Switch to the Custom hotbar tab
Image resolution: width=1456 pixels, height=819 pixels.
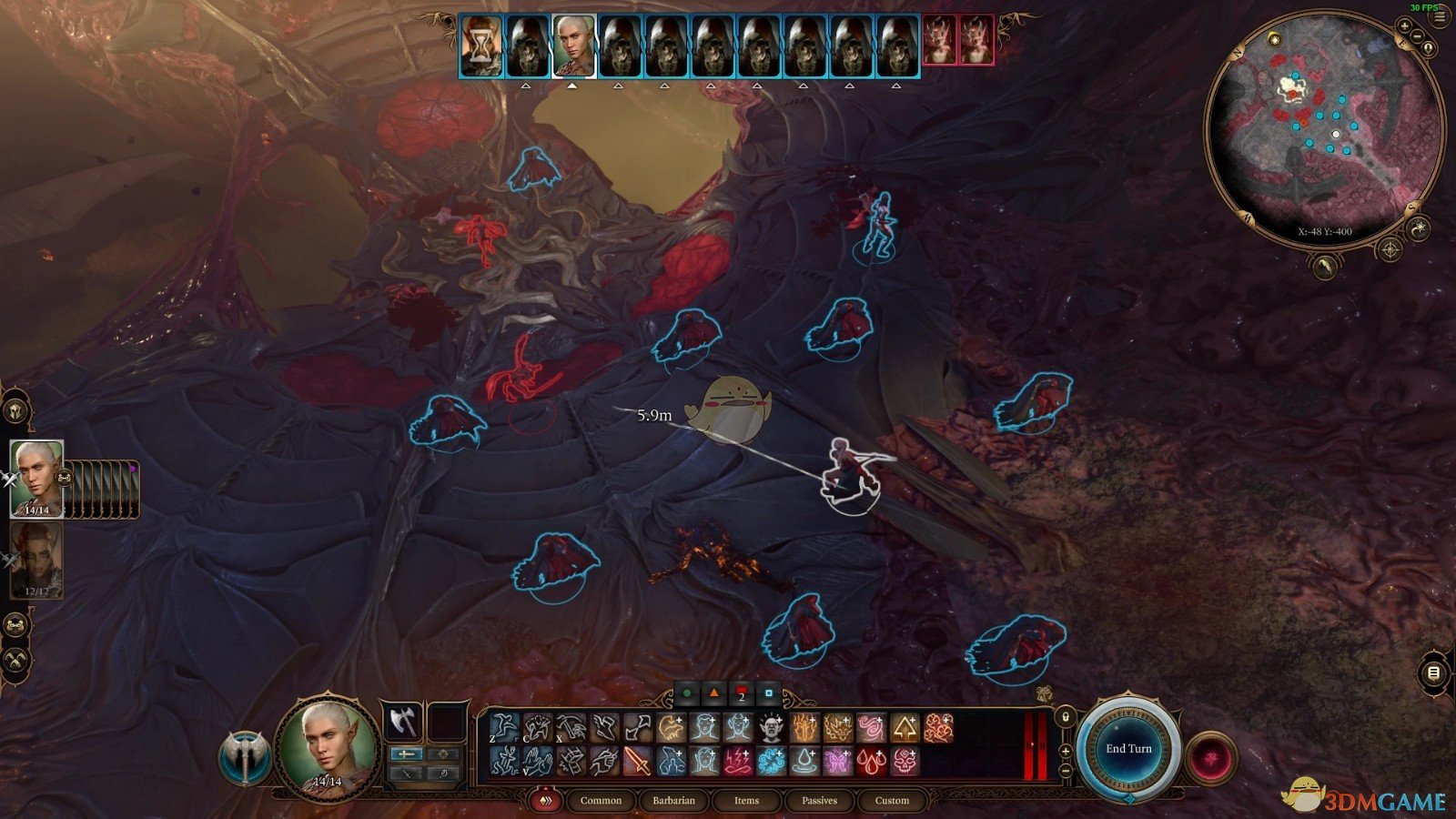(x=892, y=801)
